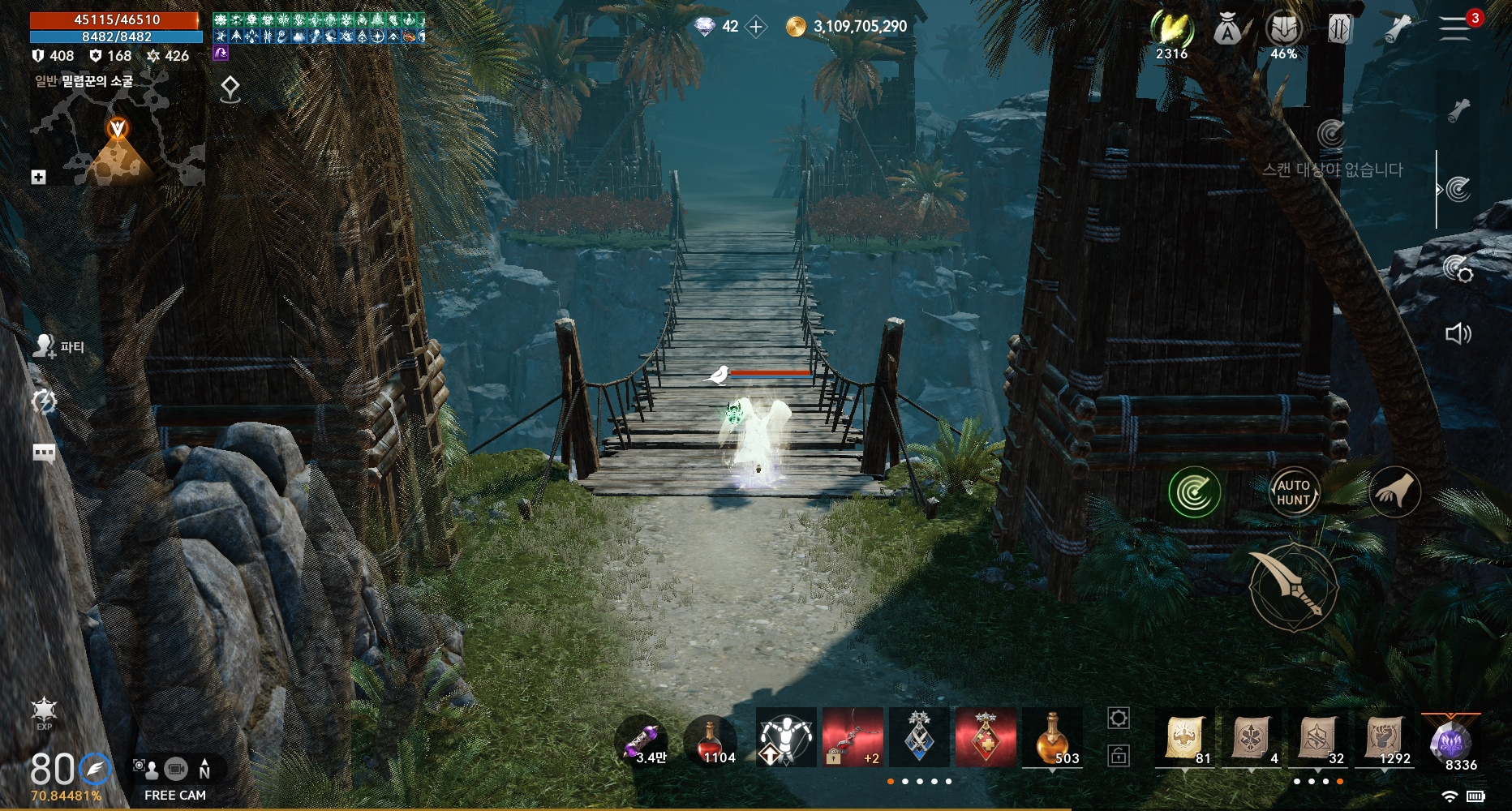
Task: Tap the hand pickup button
Action: (1394, 492)
